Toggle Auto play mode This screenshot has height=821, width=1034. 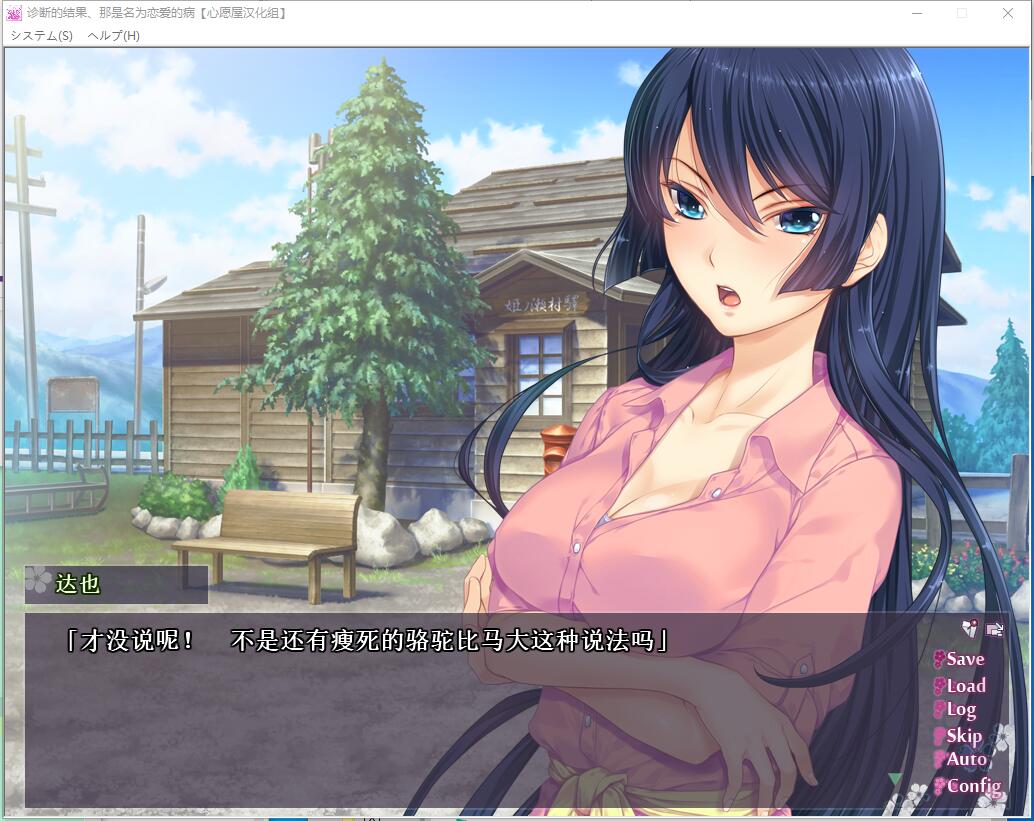point(965,760)
